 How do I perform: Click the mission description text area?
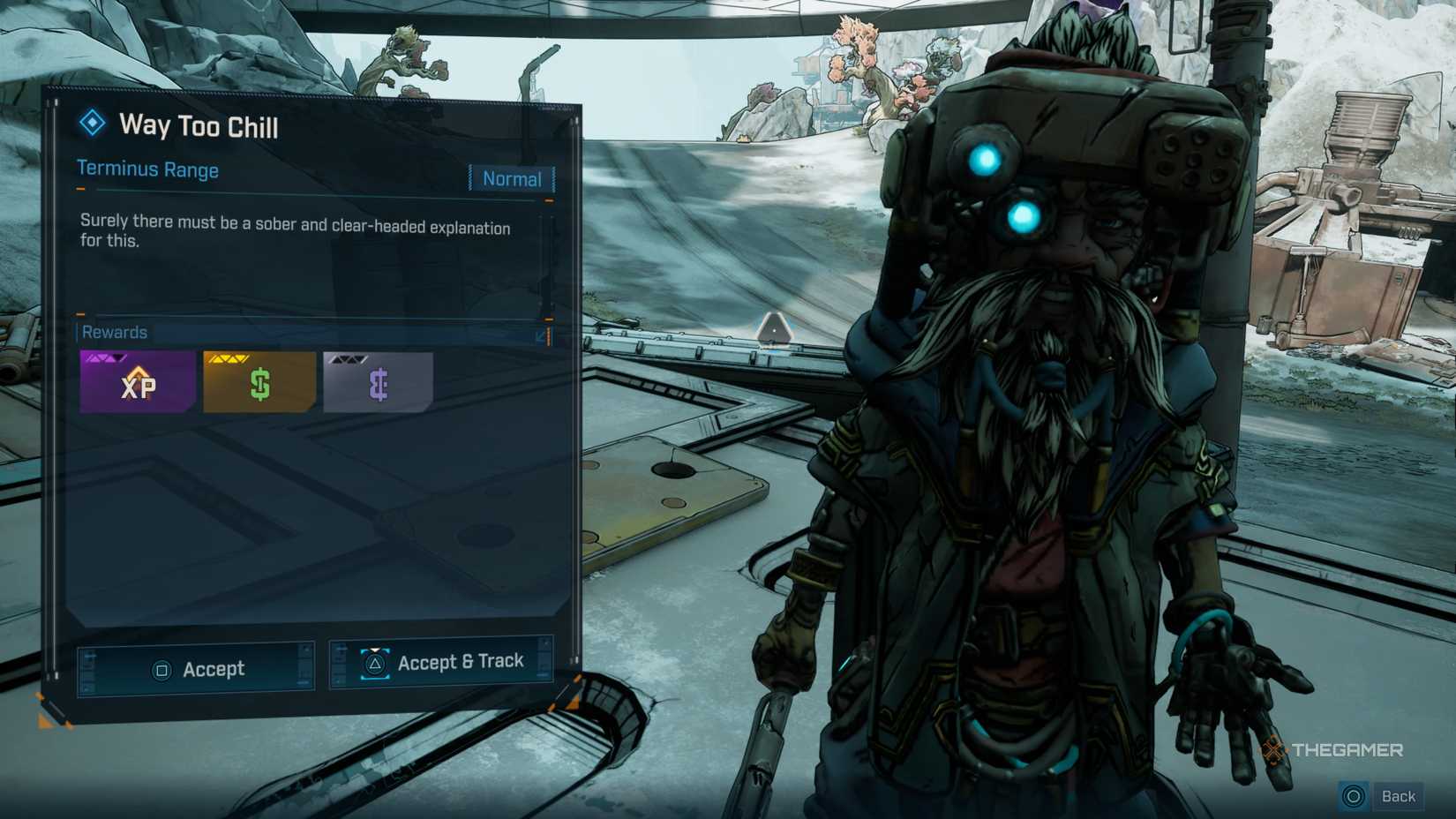[x=294, y=238]
